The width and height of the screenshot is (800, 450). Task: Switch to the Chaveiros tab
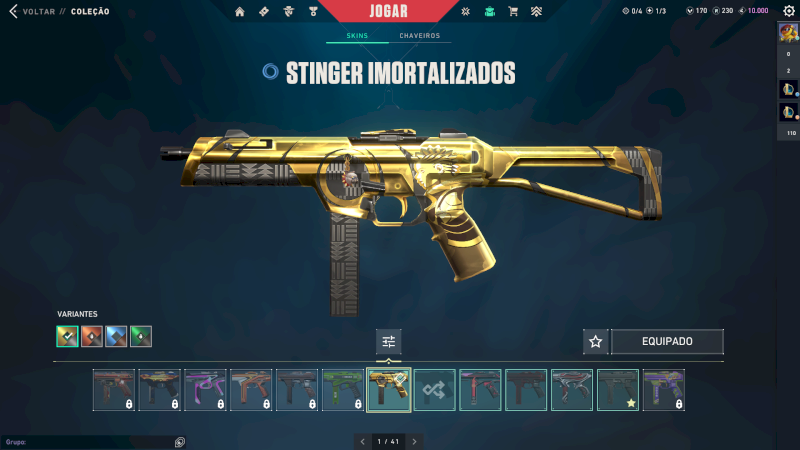(x=419, y=36)
